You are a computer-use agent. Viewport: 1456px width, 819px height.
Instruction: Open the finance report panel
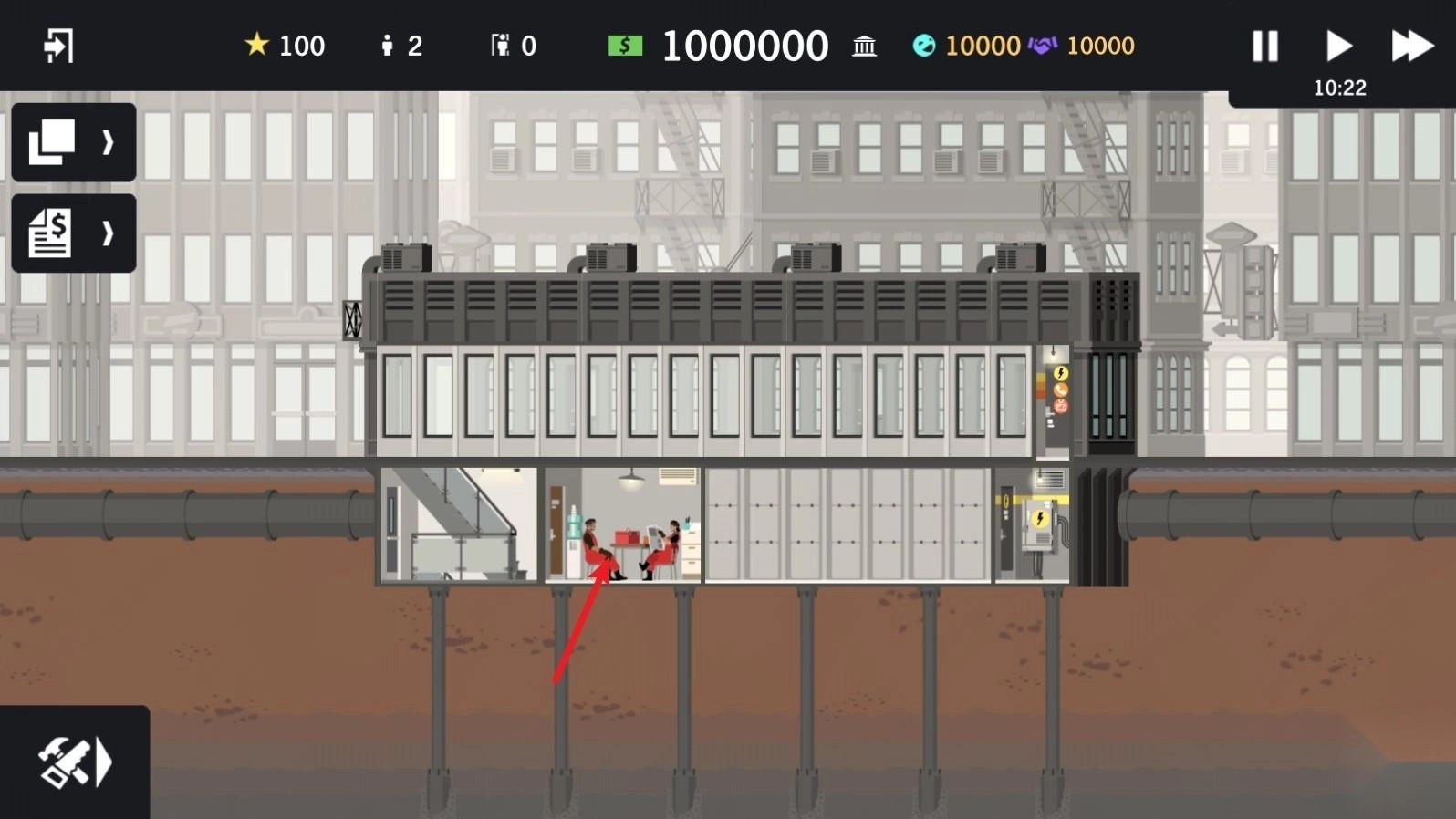click(x=74, y=233)
